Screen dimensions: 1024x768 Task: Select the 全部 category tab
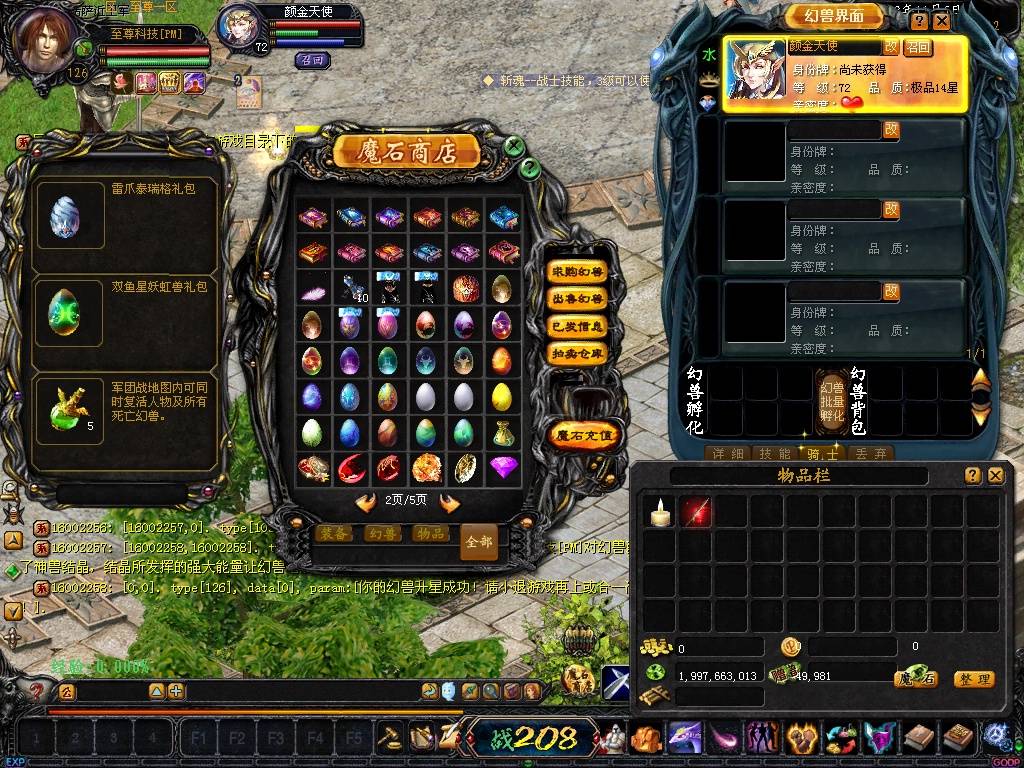click(479, 542)
